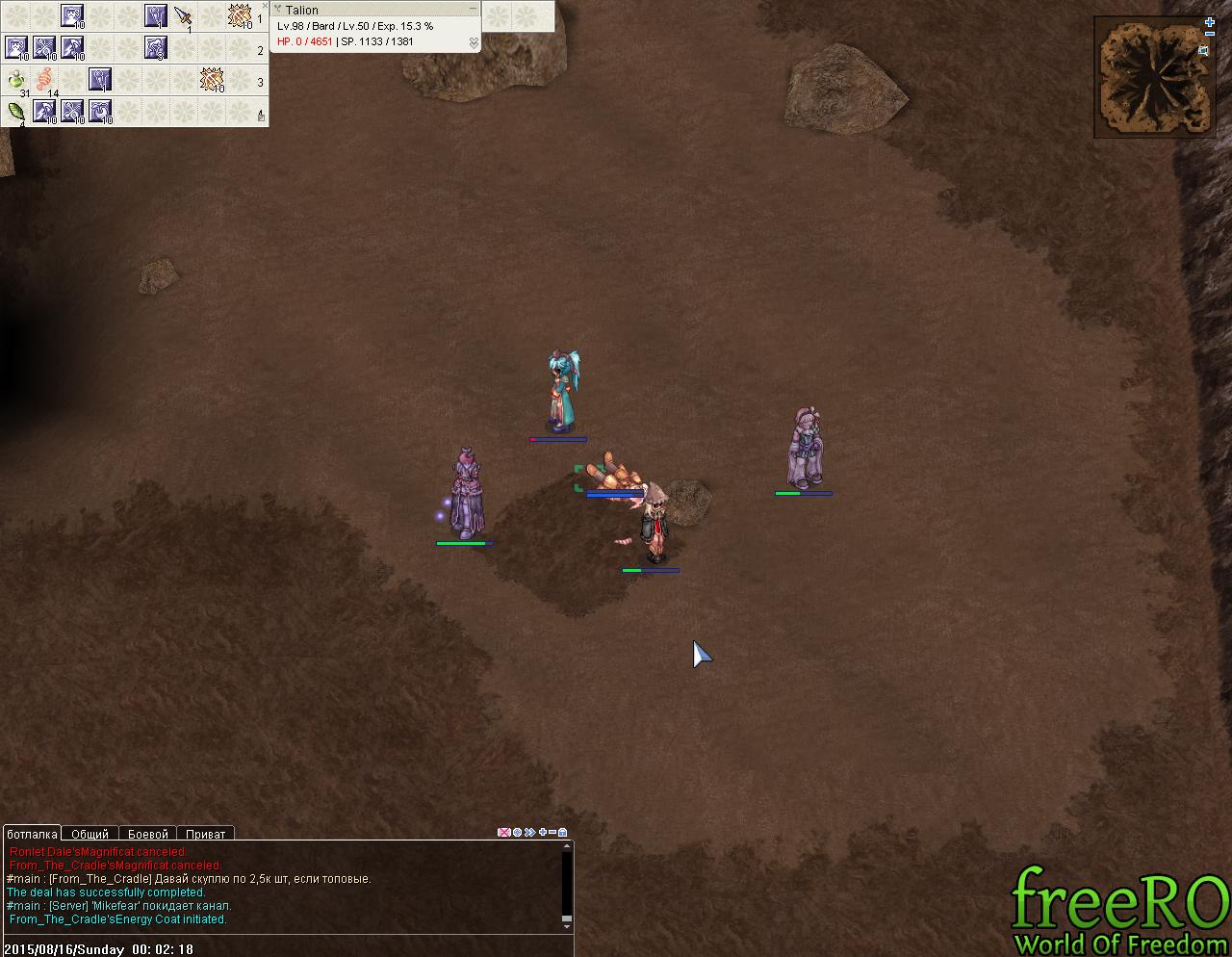Click the envelope icon above the chat

(503, 832)
